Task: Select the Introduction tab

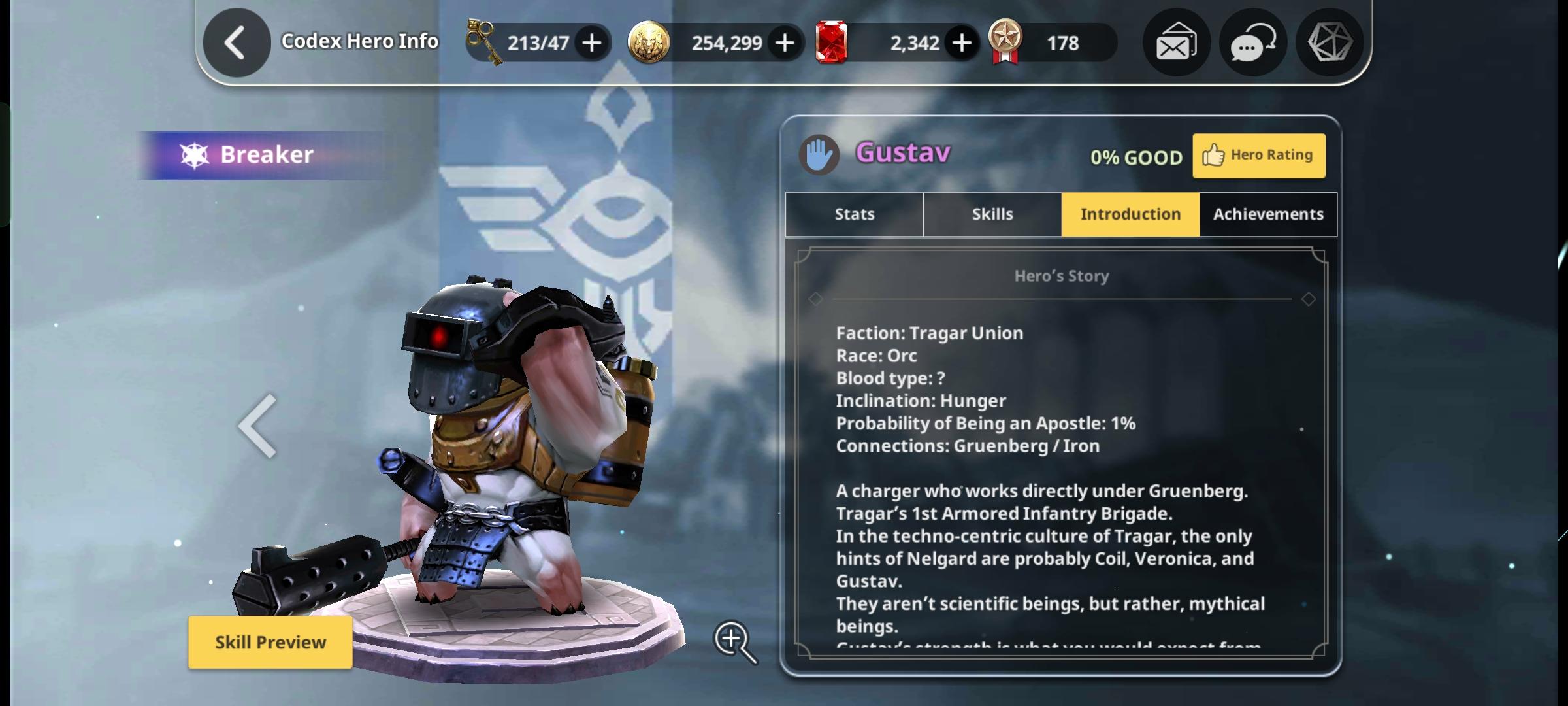Action: (1130, 214)
